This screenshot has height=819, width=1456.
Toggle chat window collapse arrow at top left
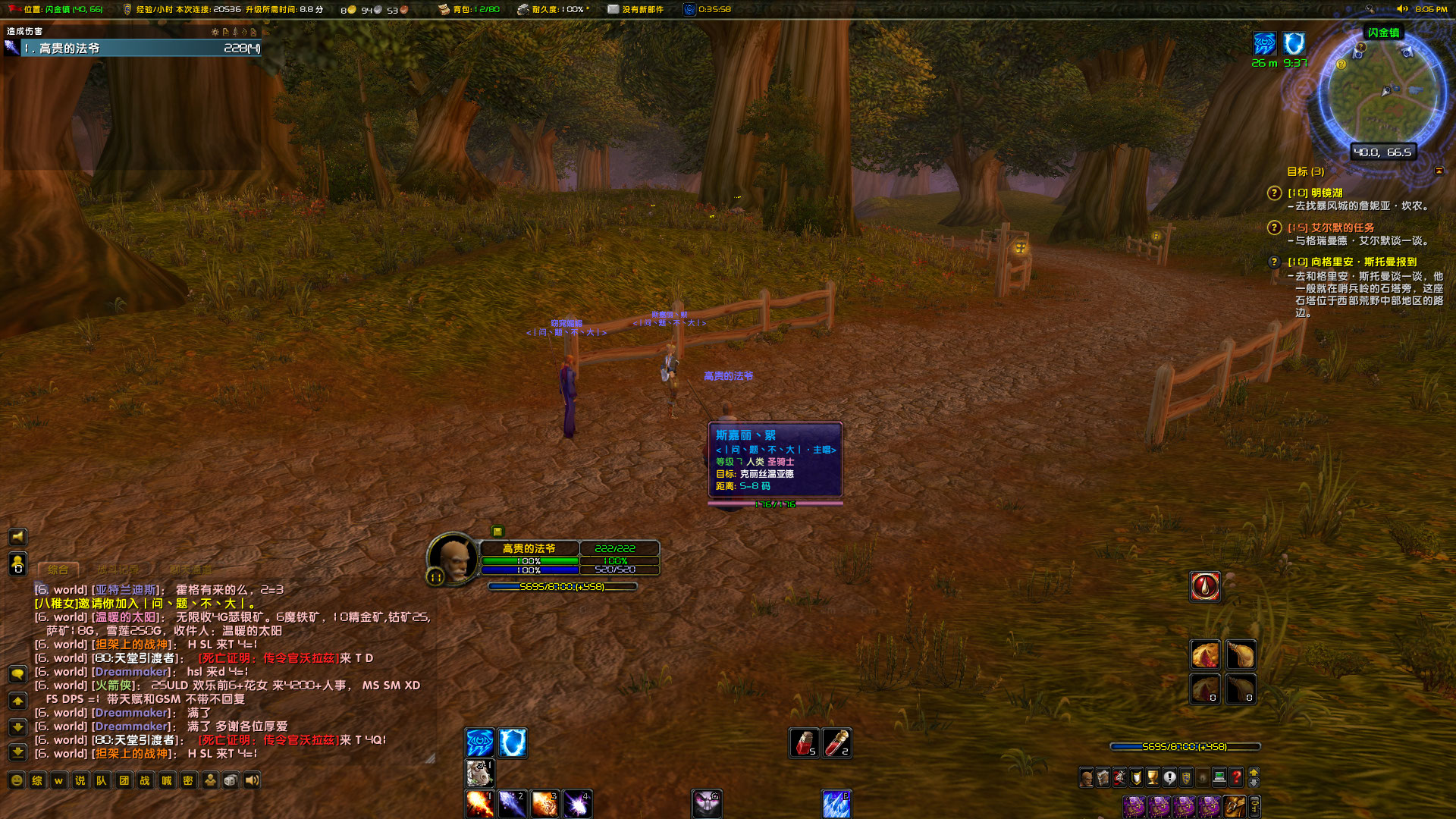click(18, 701)
